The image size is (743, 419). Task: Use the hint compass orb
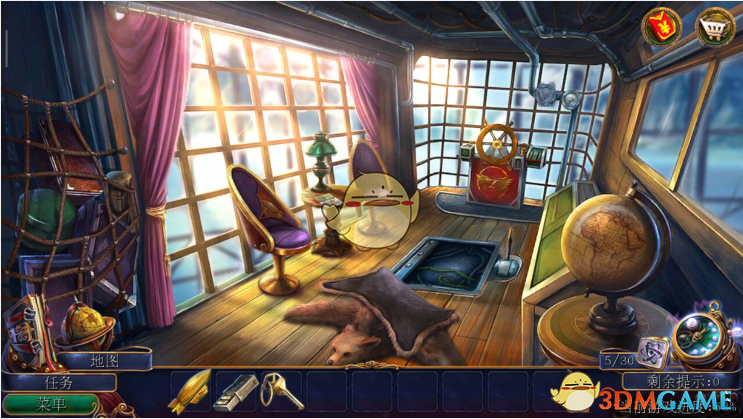click(x=696, y=340)
